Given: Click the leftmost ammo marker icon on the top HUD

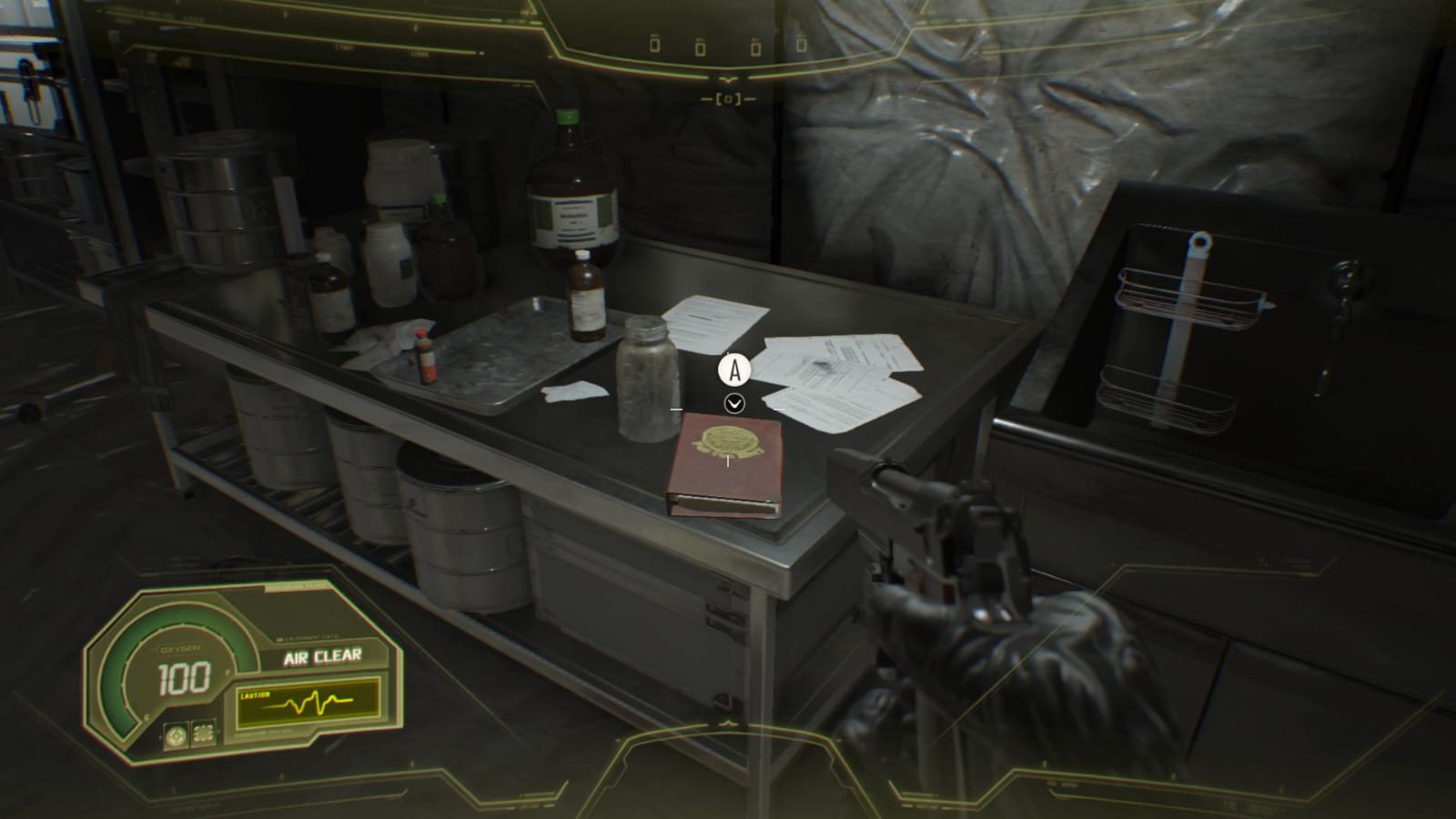Looking at the screenshot, I should (655, 45).
